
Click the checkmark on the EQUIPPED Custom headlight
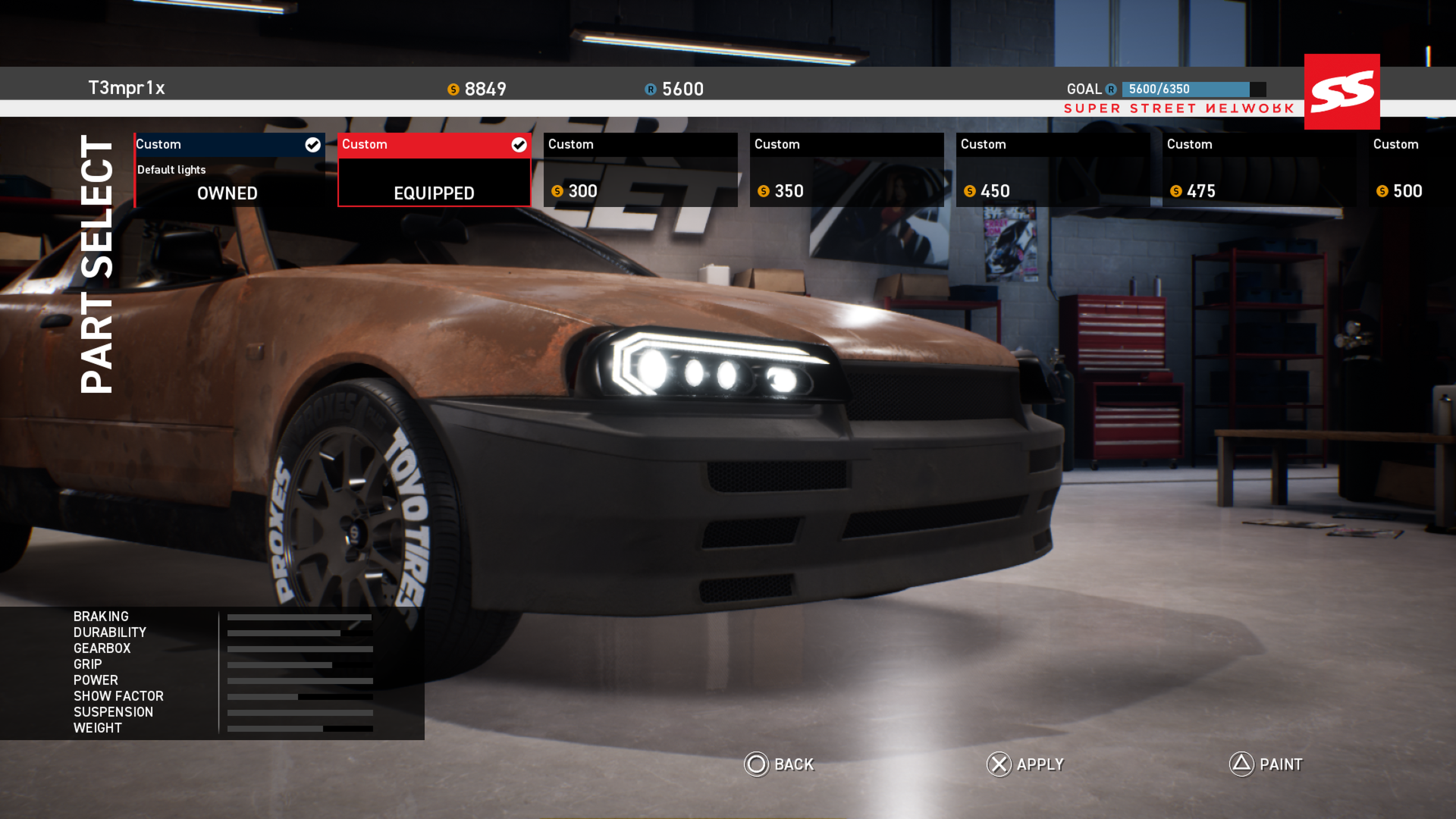(518, 144)
